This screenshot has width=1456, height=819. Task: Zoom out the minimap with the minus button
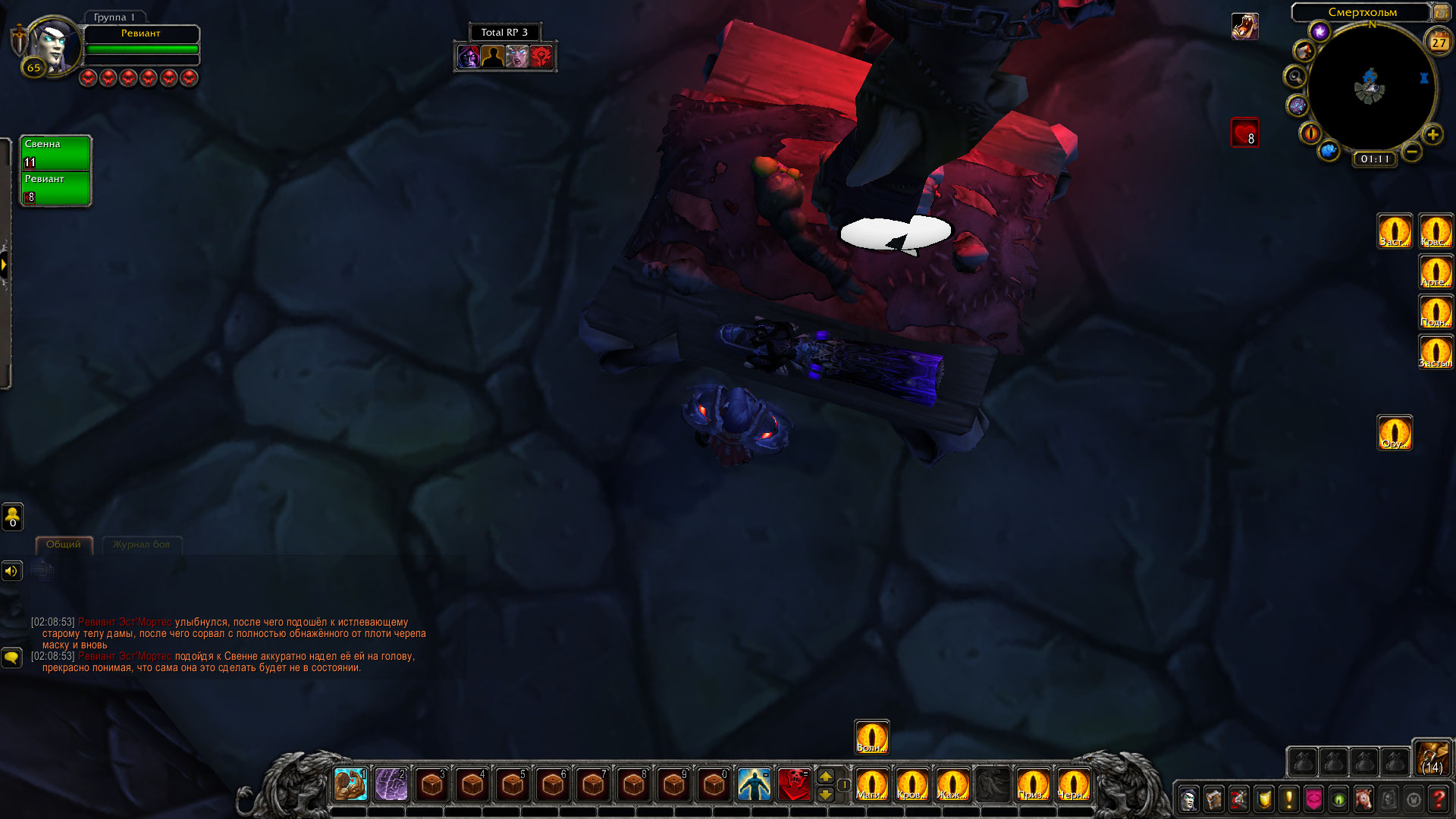1411,152
